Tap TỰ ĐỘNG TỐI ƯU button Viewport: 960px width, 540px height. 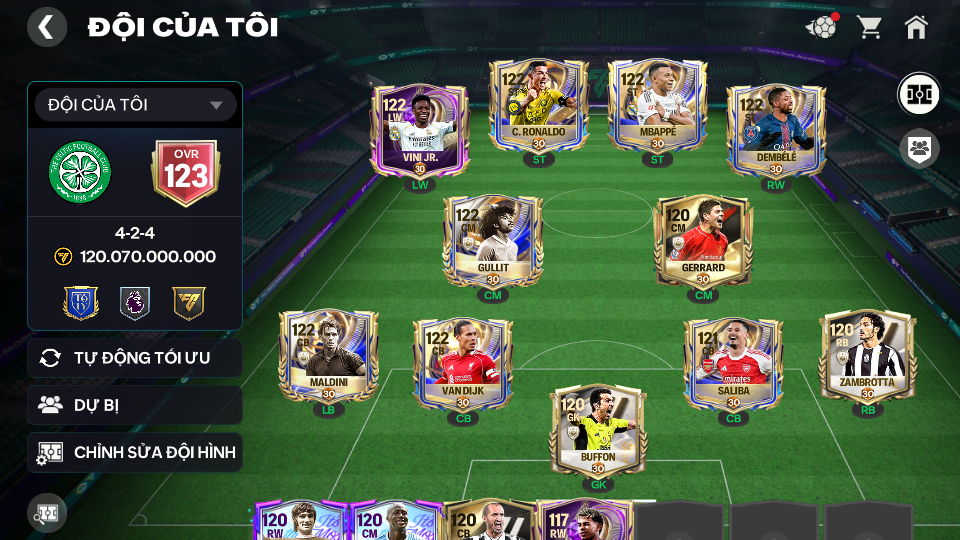click(x=135, y=358)
